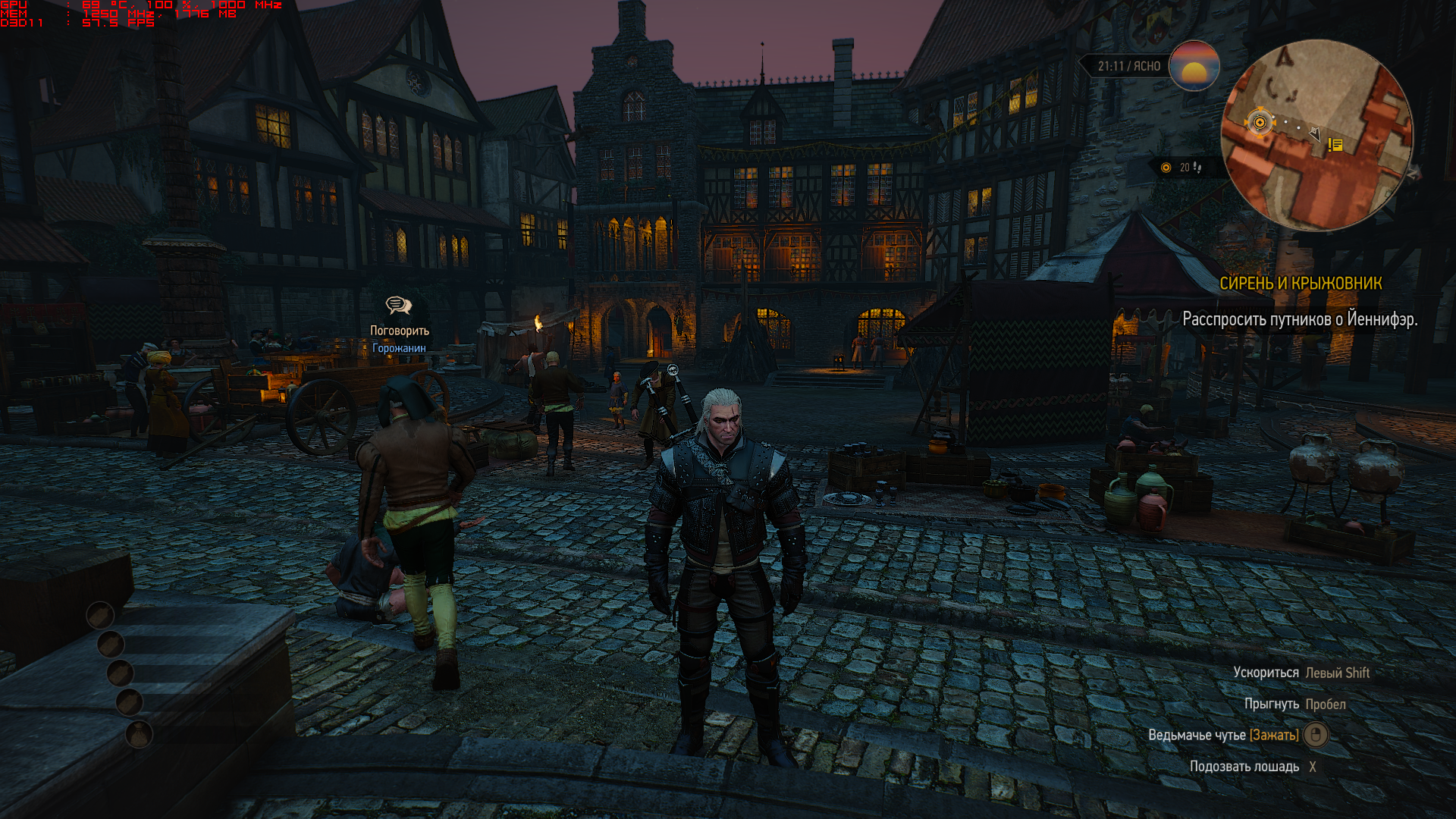Click the sunset weather icon
1456x819 pixels.
[1194, 66]
